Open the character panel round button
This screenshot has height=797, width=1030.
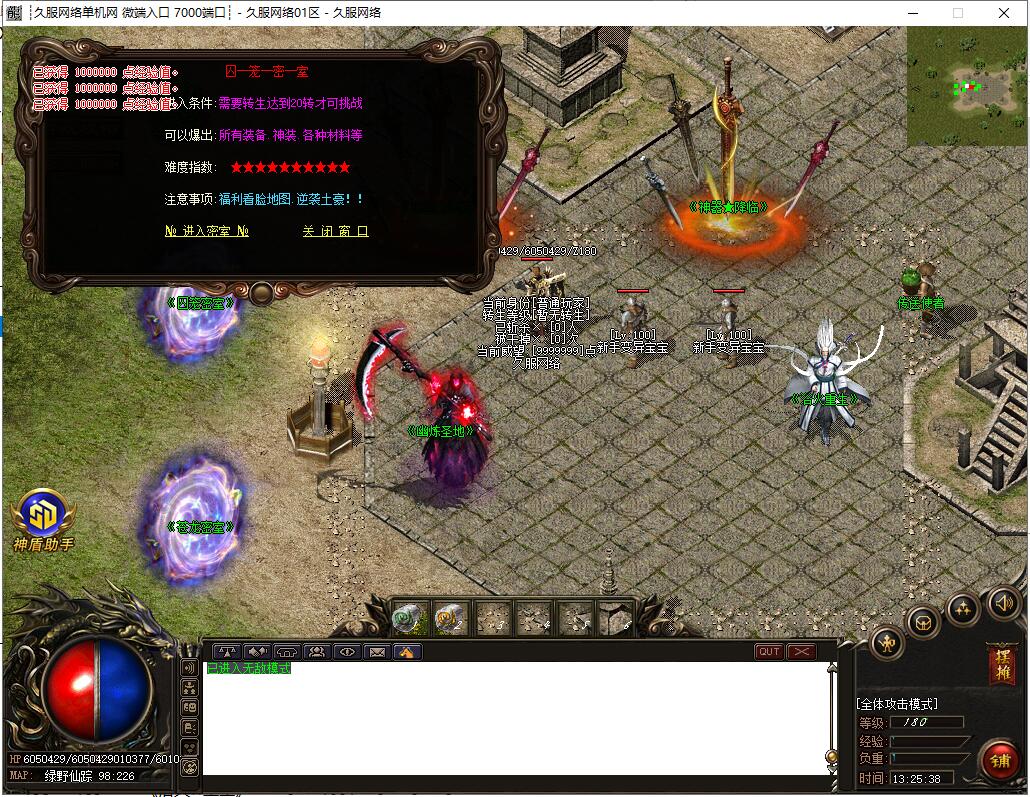887,643
